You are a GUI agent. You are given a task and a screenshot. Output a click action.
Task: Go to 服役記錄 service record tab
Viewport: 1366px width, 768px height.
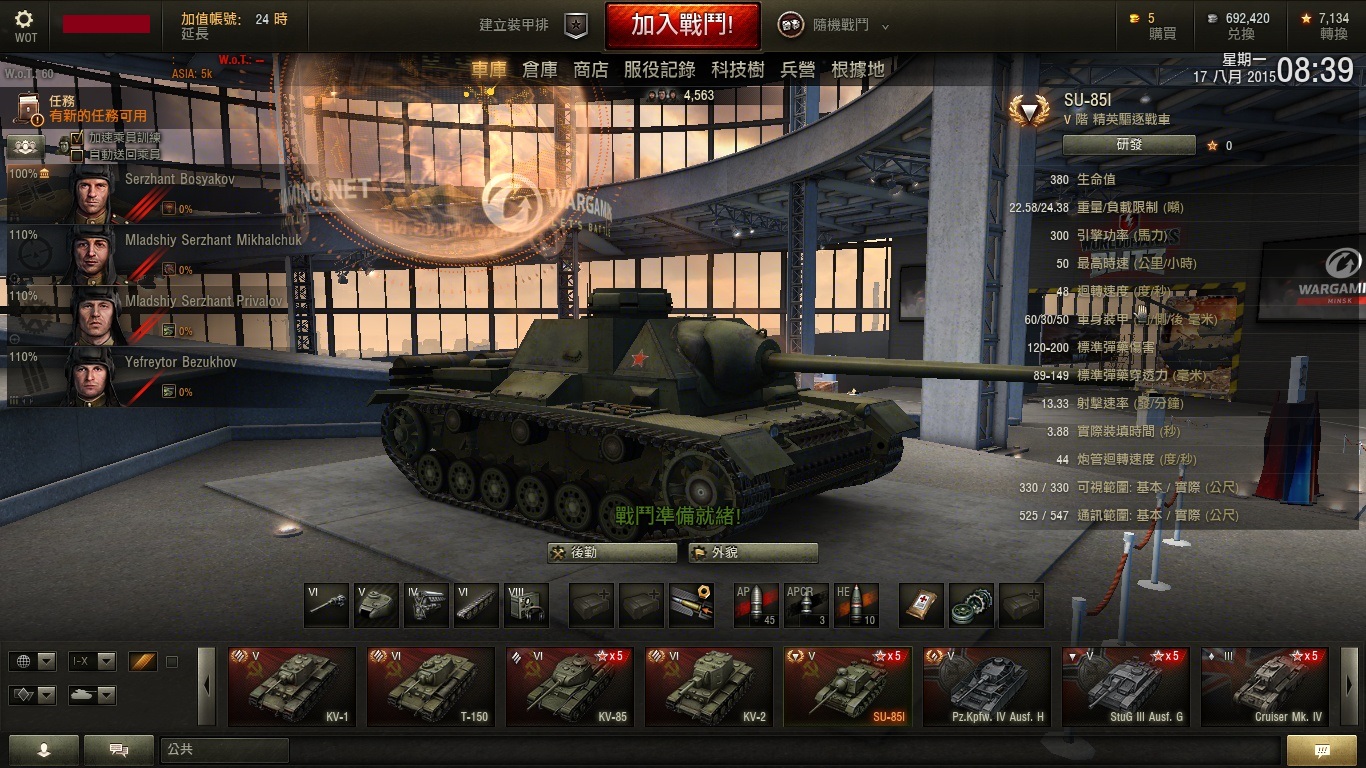[659, 69]
